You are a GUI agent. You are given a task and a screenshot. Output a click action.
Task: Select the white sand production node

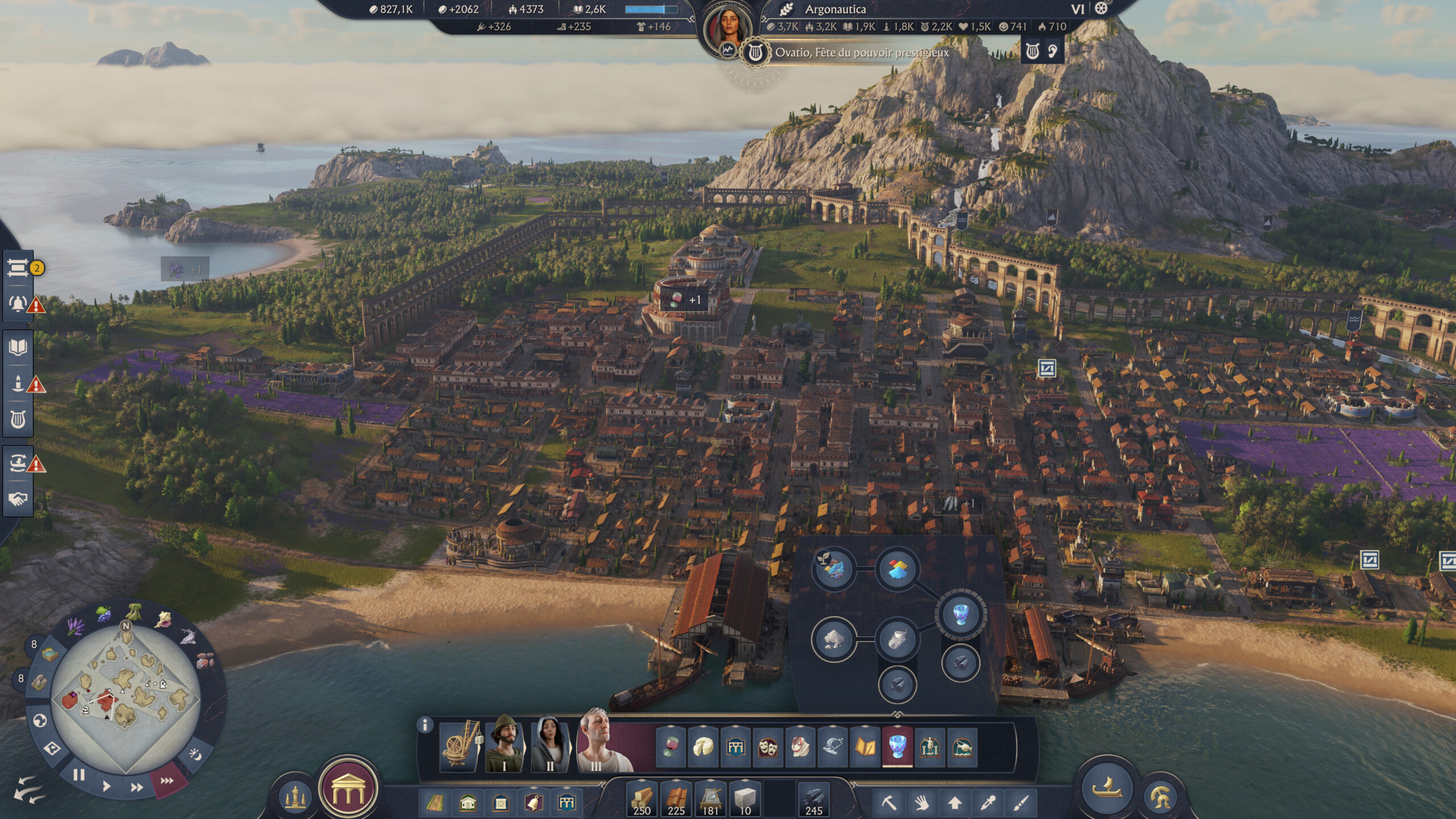pyautogui.click(x=833, y=639)
